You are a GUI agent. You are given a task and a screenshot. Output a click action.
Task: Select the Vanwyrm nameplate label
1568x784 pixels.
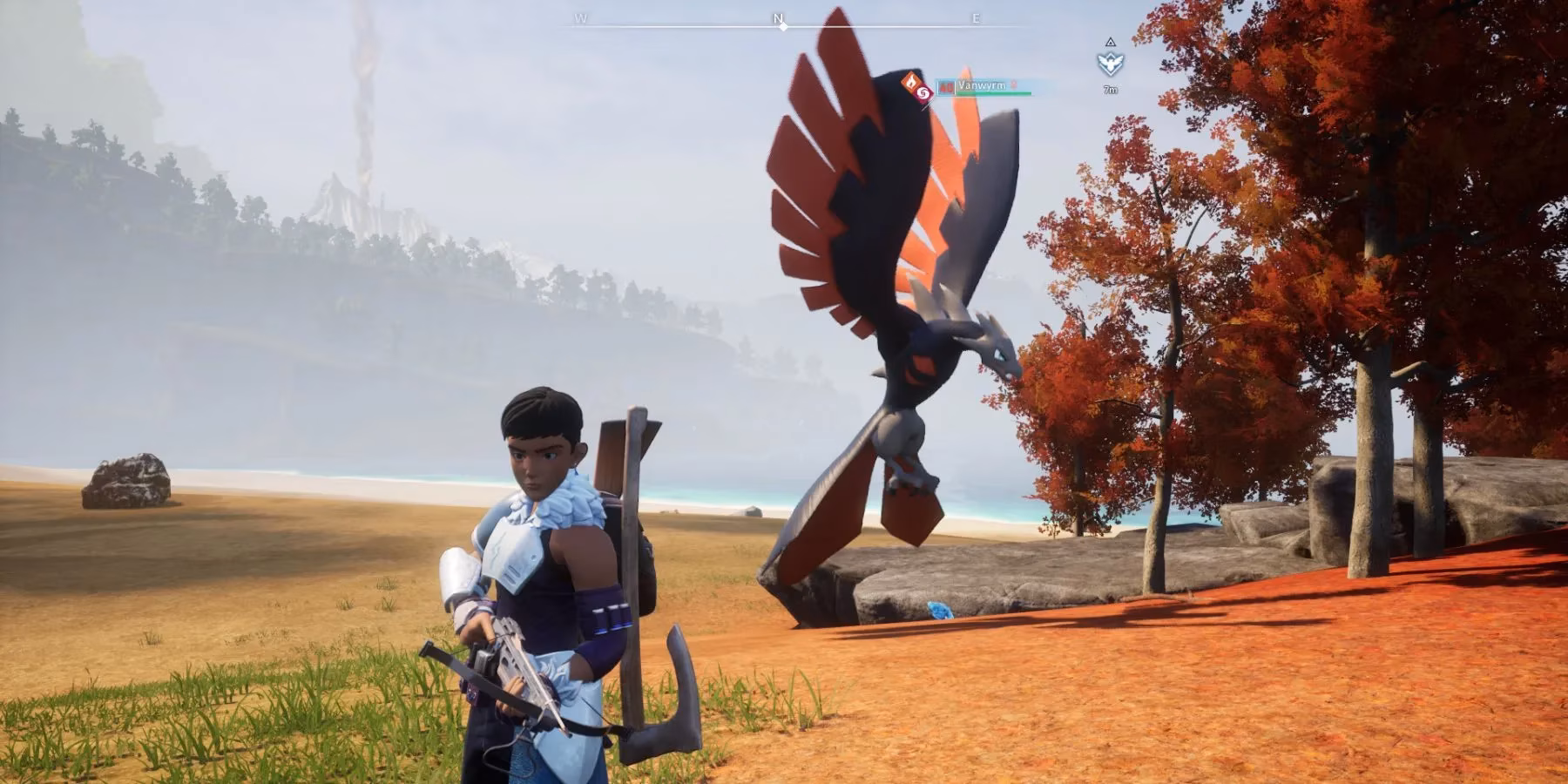tap(982, 85)
